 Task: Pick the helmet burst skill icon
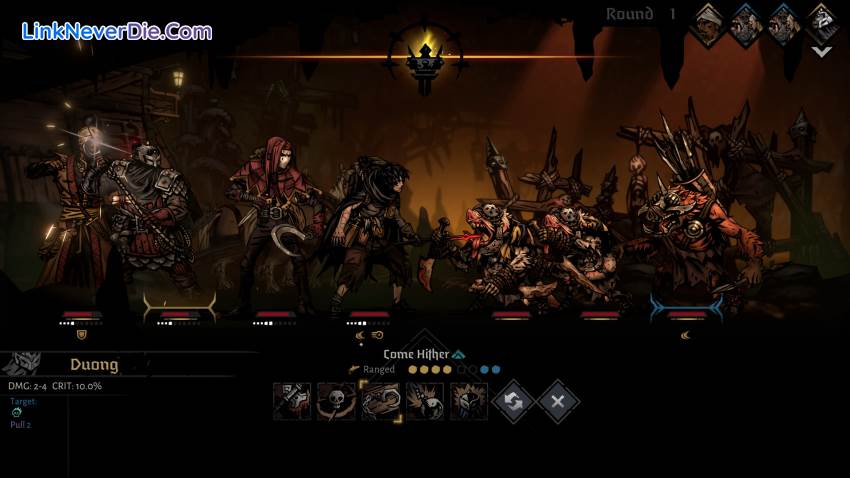[469, 401]
